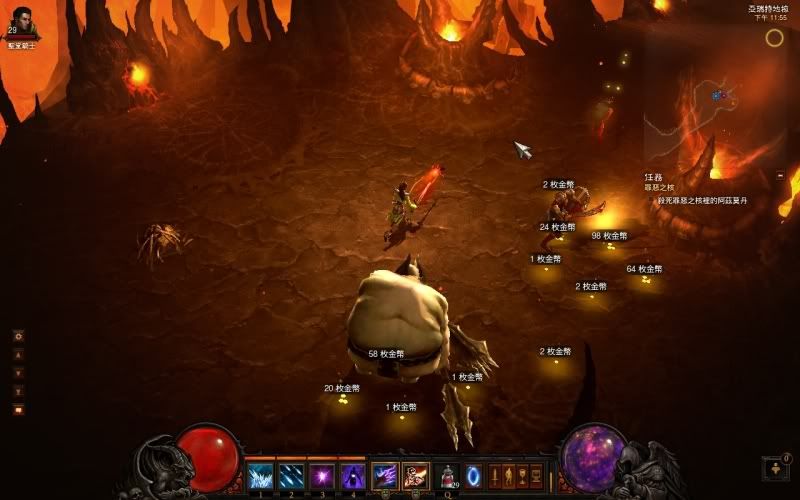
Task: Open the chat window speech button
Action: point(18,409)
